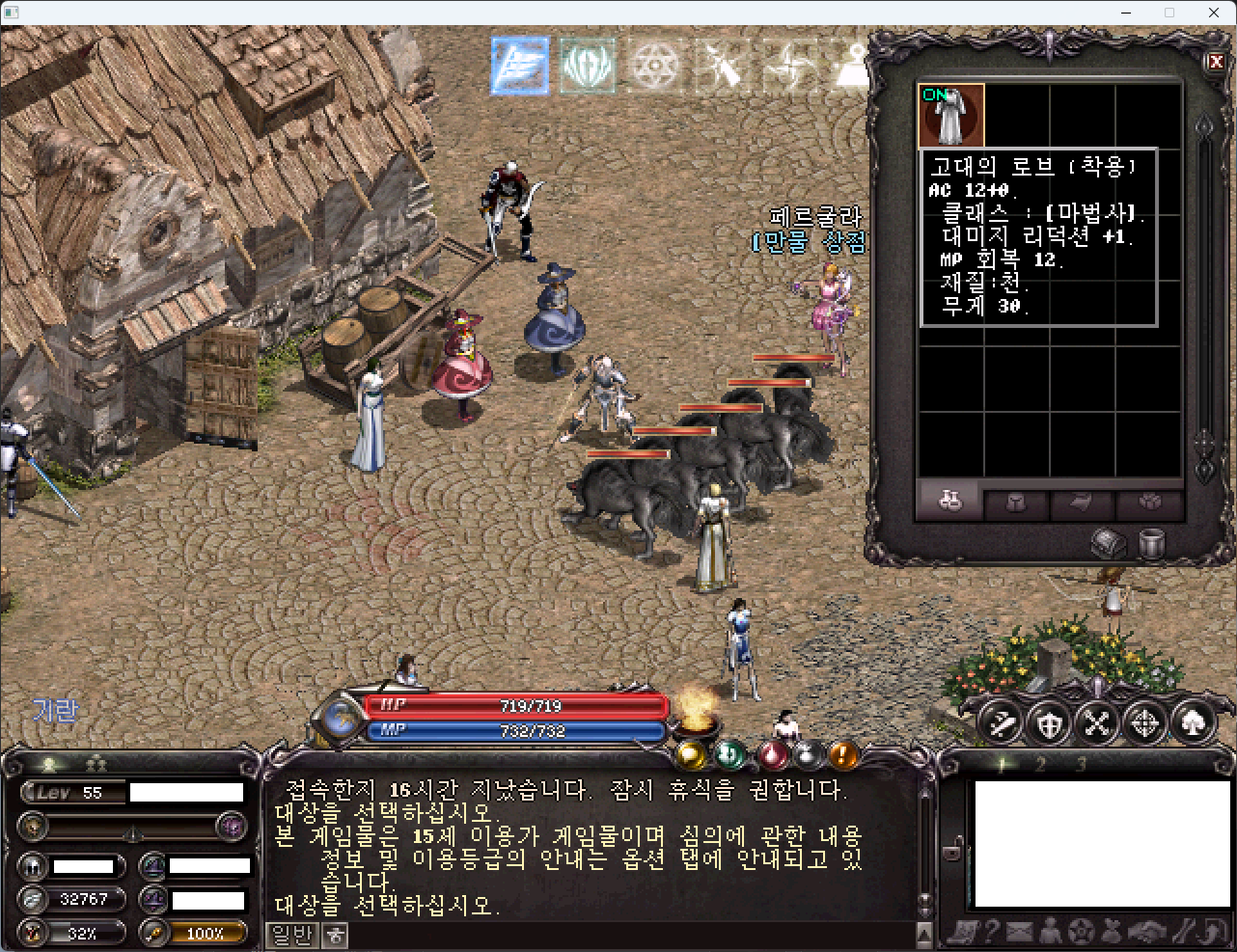
Task: Select the equipped Ancient Robe item slot
Action: pos(951,116)
